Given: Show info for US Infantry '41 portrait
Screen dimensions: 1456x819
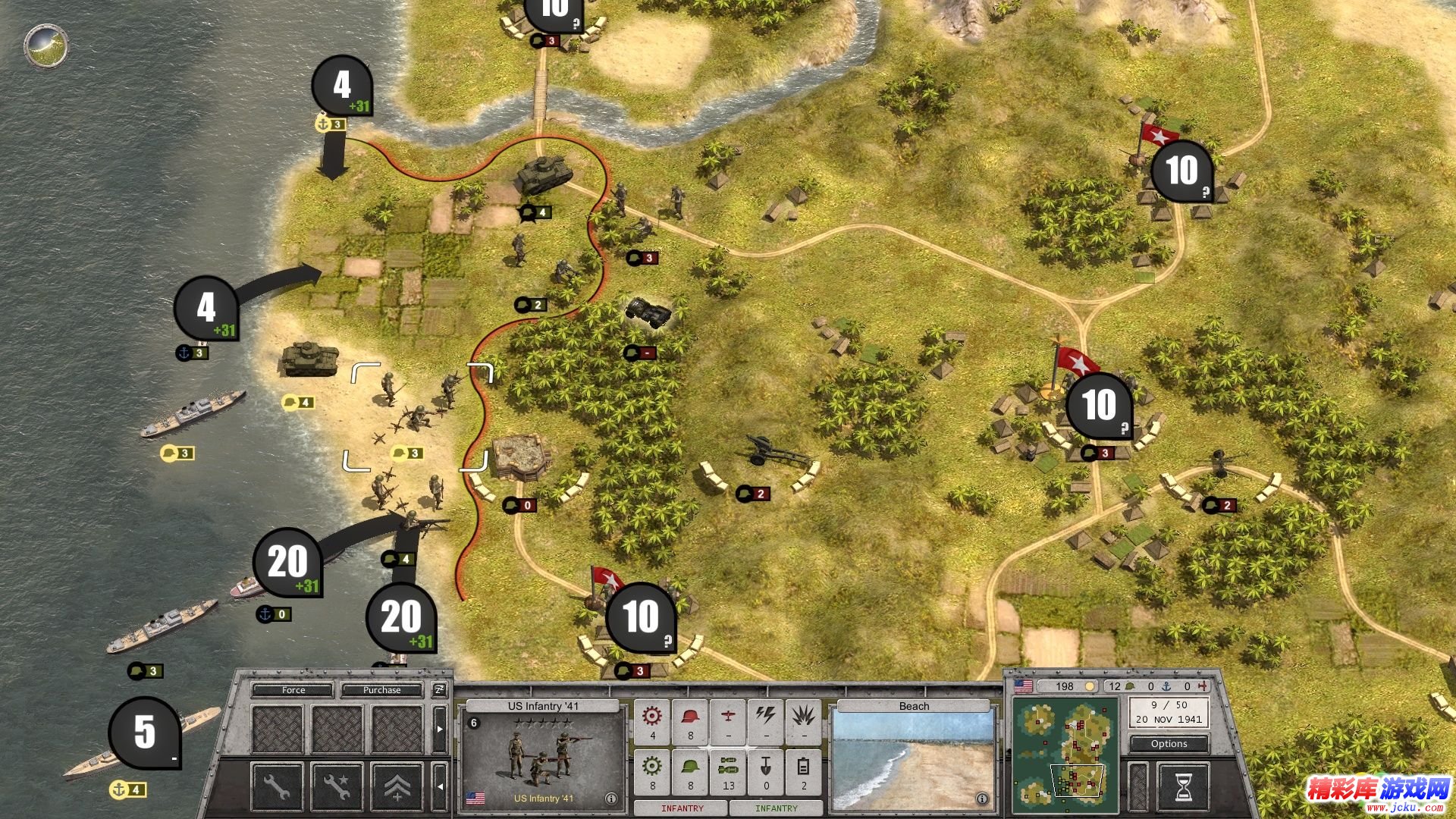Looking at the screenshot, I should pyautogui.click(x=611, y=799).
